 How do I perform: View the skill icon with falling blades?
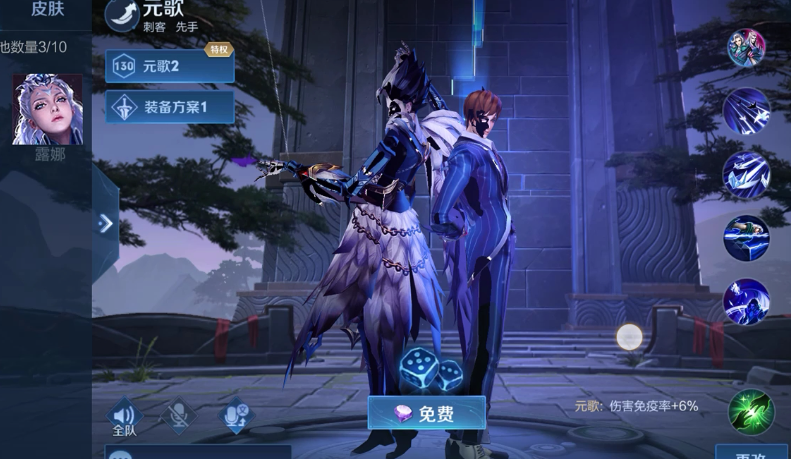pyautogui.click(x=746, y=111)
